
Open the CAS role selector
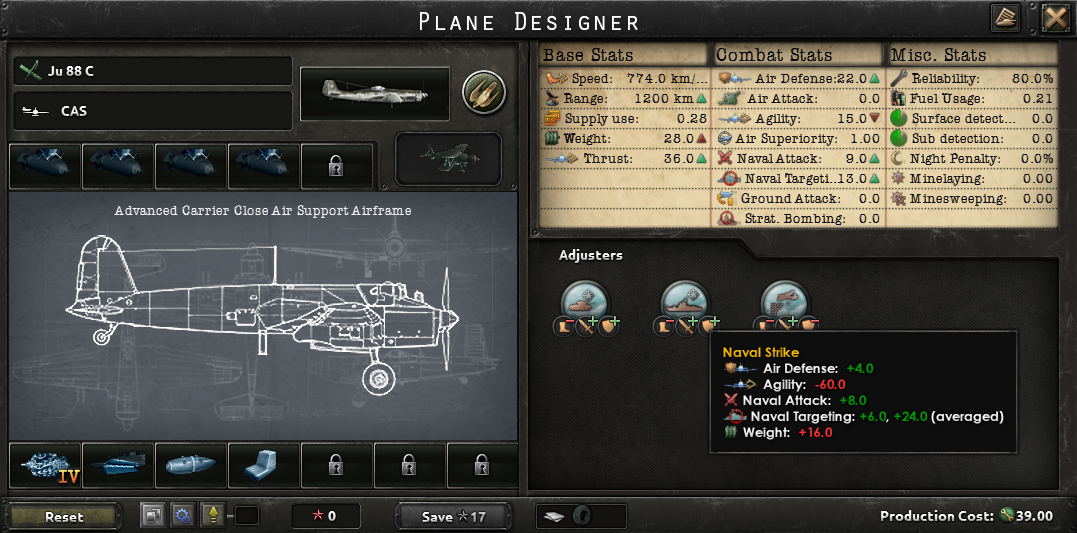(153, 111)
